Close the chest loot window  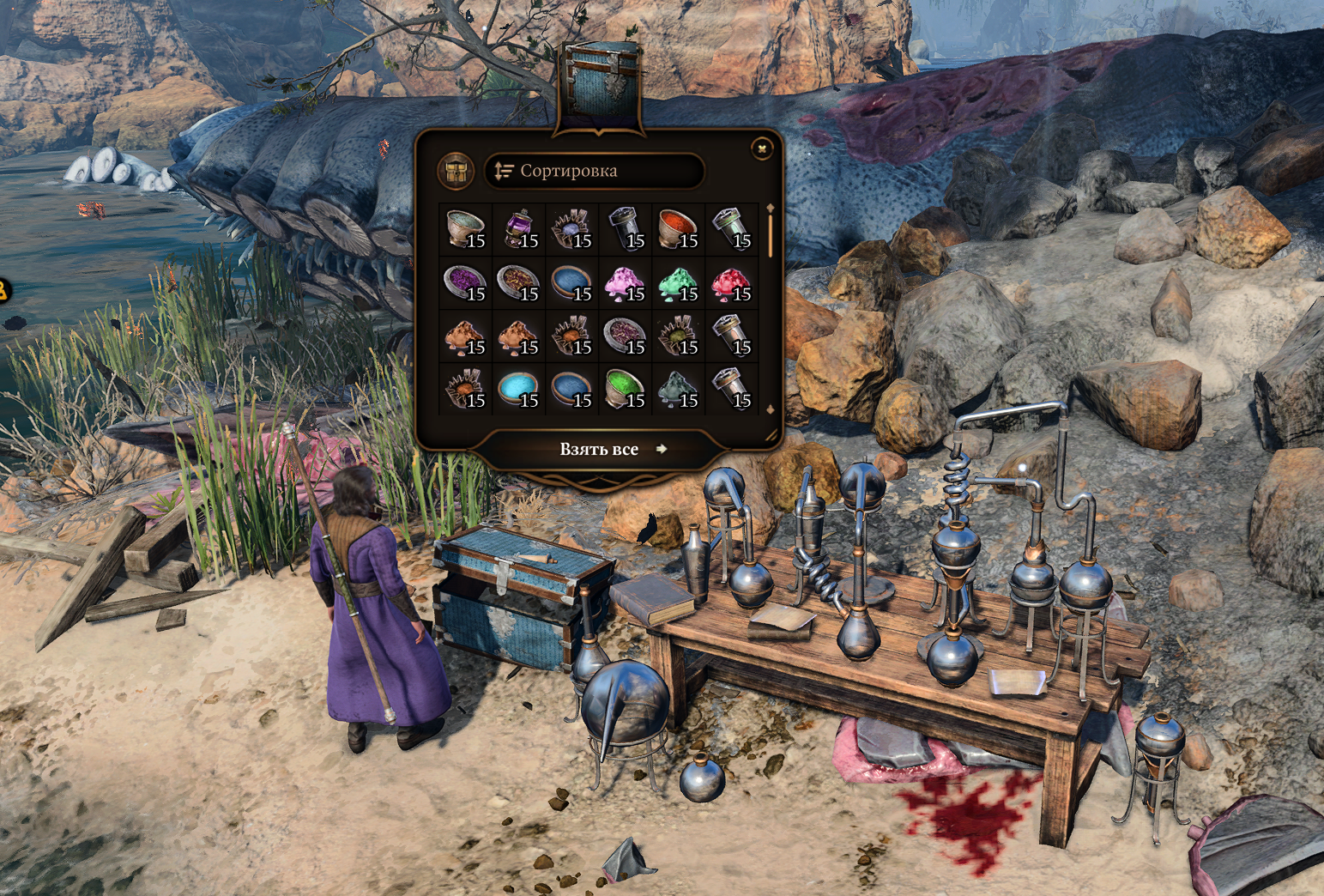[x=762, y=149]
